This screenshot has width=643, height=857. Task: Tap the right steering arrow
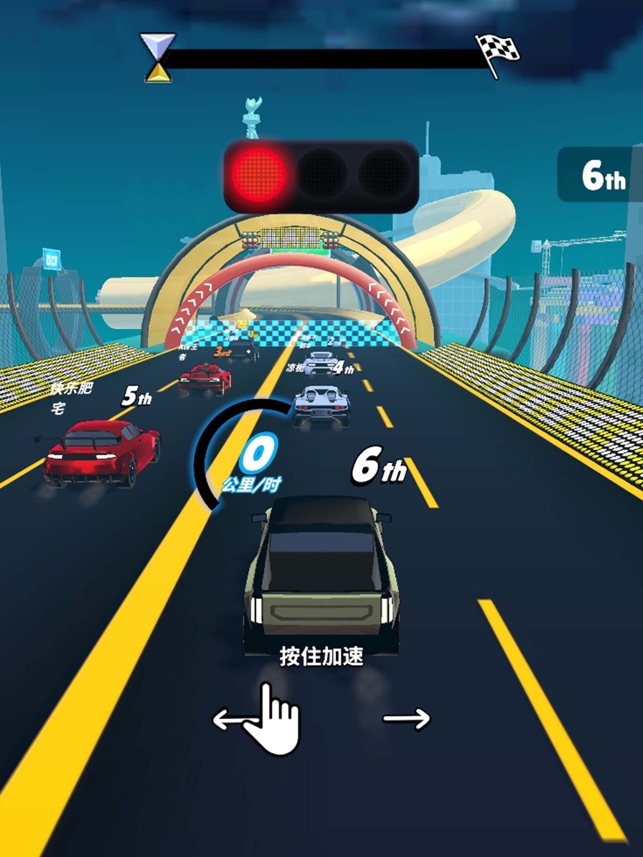[x=406, y=718]
